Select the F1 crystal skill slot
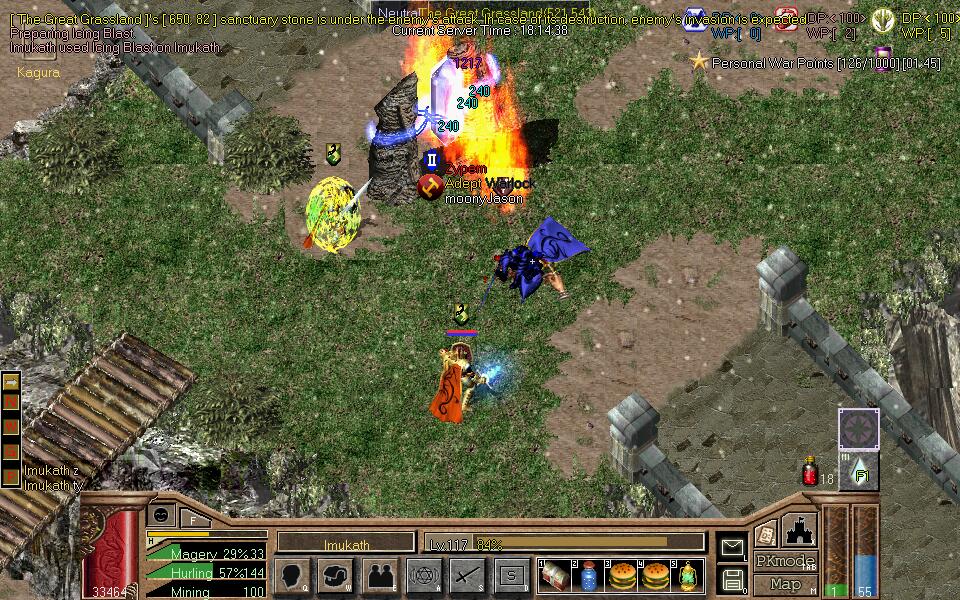This screenshot has height=600, width=960. pos(859,472)
